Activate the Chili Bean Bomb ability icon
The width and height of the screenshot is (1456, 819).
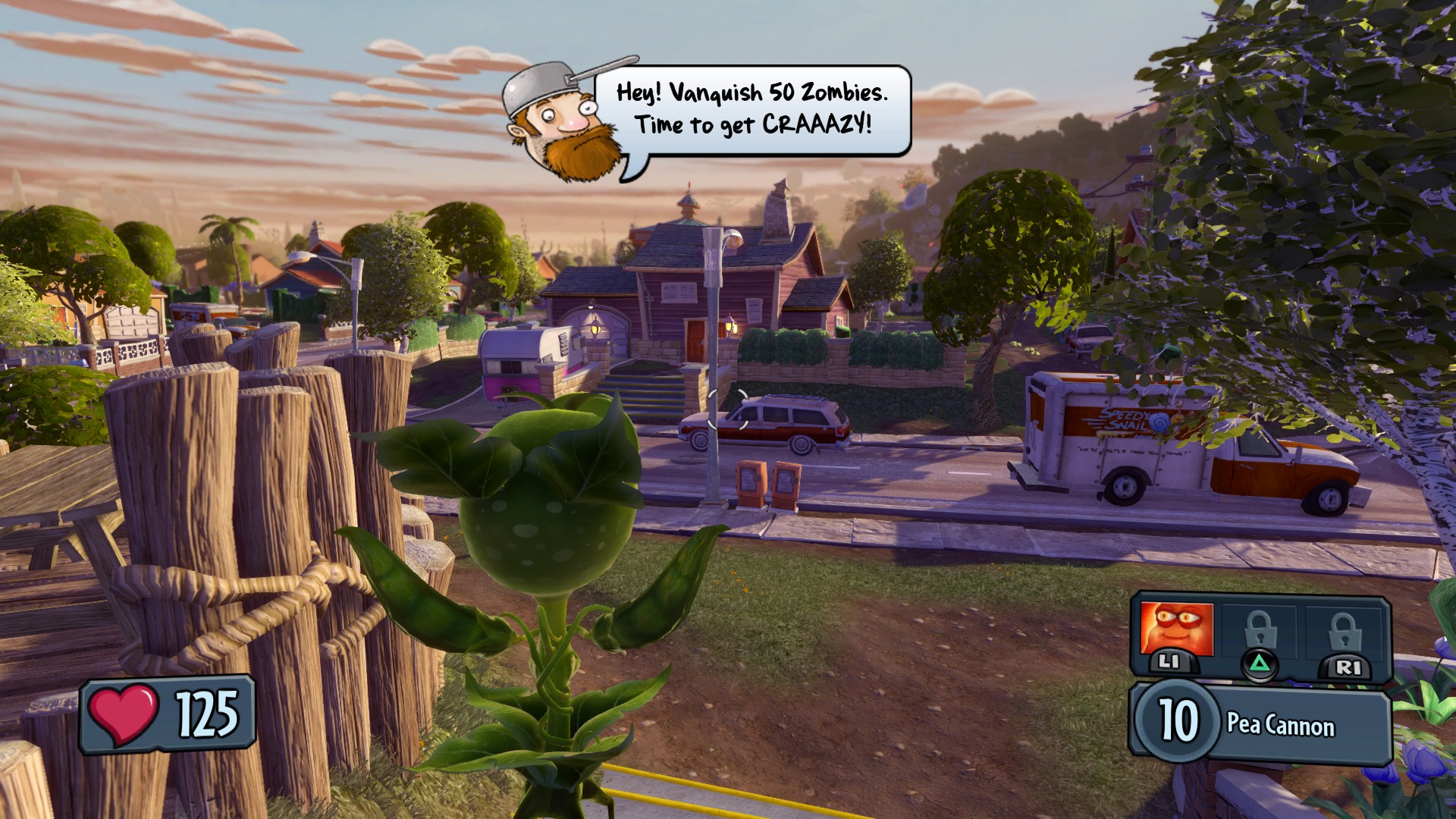click(x=1176, y=629)
